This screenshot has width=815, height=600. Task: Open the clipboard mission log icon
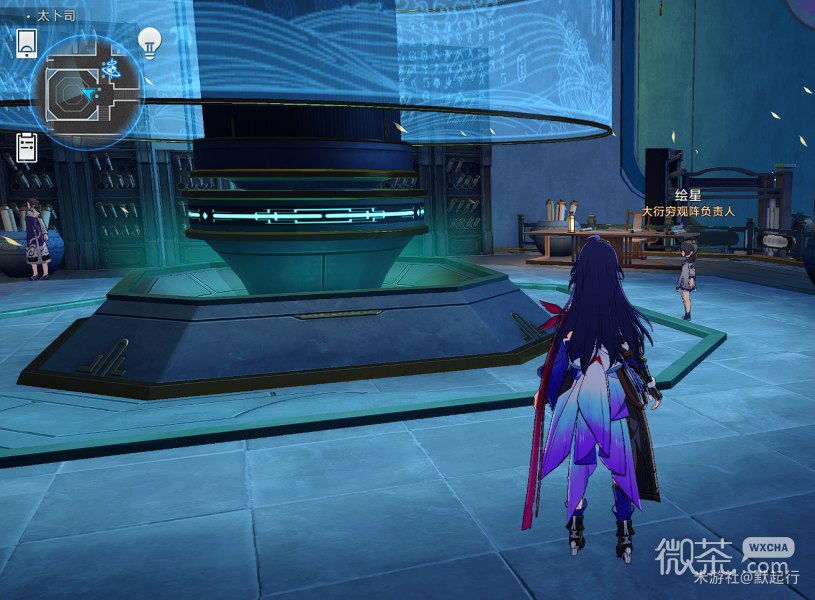tap(27, 147)
